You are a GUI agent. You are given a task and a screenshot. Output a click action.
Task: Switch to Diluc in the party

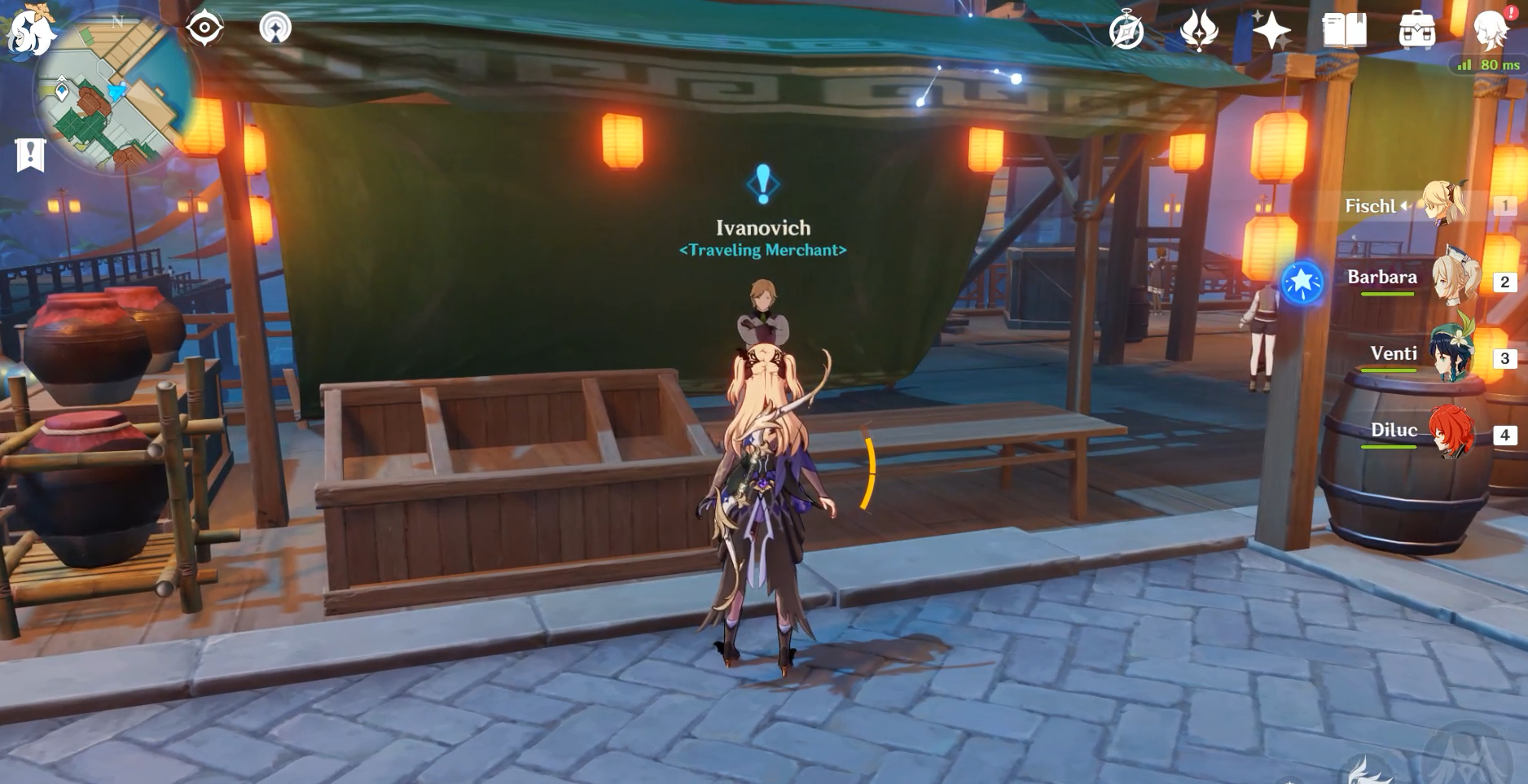(1454, 432)
